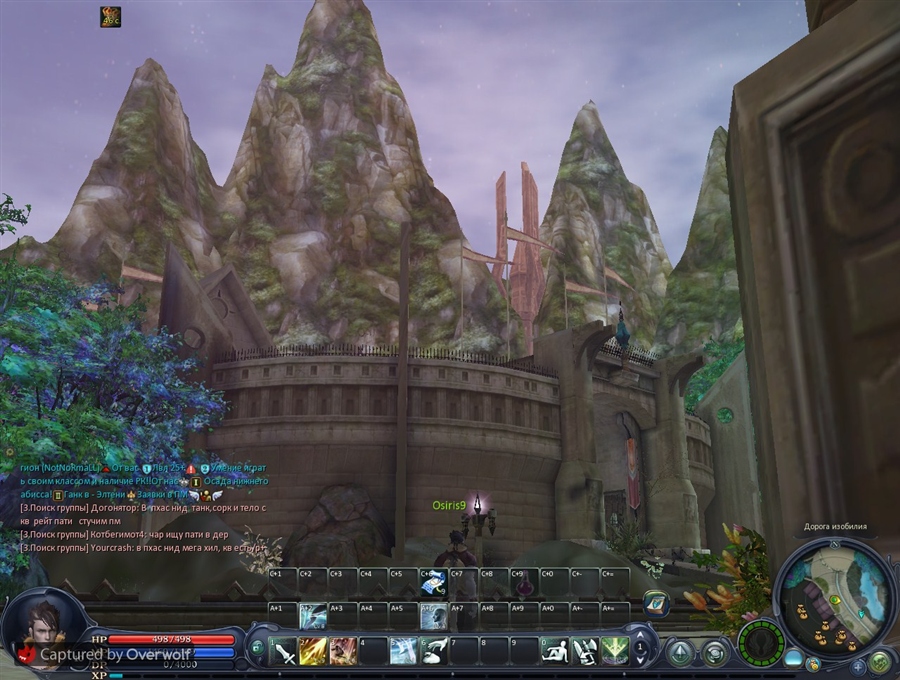Switch quickbar page with the up arrow
This screenshot has height=680, width=900.
pos(641,633)
